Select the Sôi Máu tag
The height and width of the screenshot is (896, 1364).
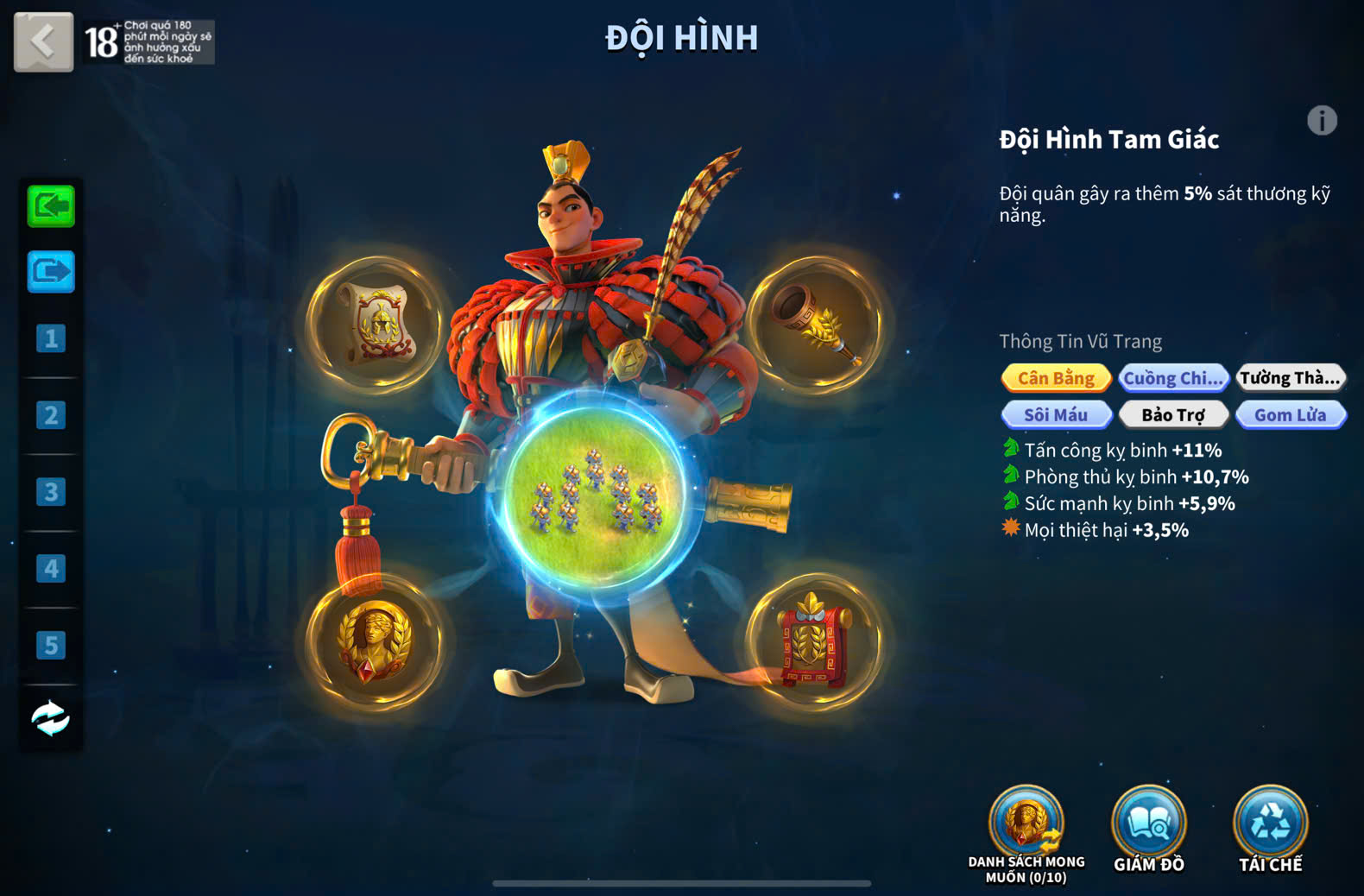point(1056,415)
